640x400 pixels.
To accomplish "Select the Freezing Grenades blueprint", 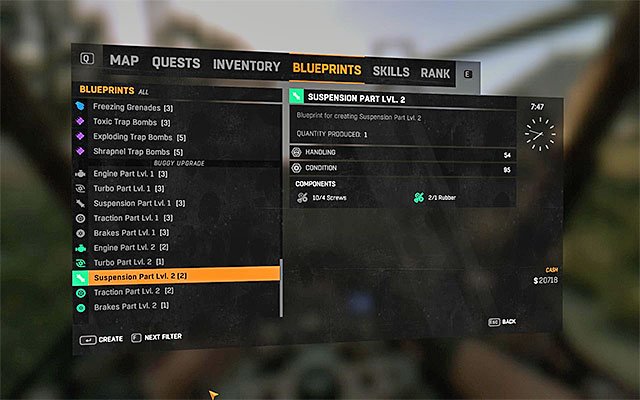I will 132,107.
